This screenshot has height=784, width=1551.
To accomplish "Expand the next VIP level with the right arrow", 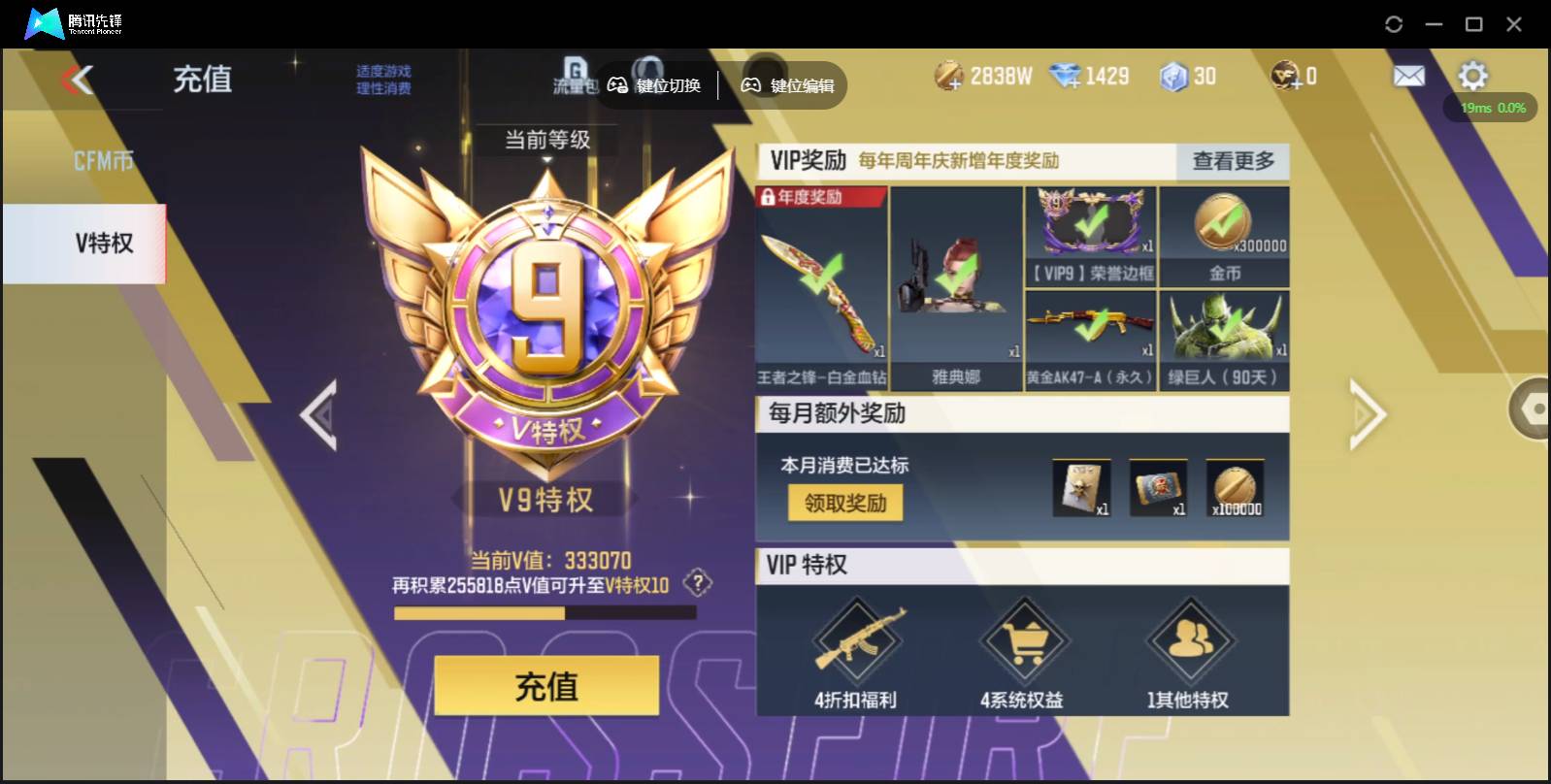I will coord(1367,415).
